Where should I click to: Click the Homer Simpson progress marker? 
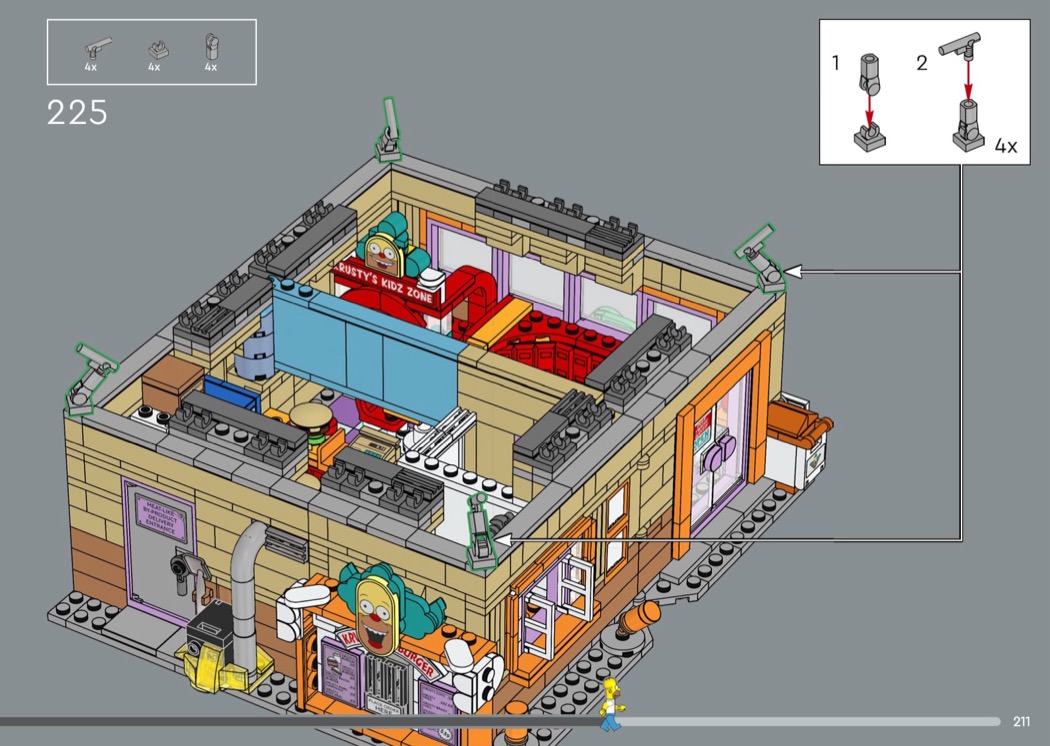609,704
